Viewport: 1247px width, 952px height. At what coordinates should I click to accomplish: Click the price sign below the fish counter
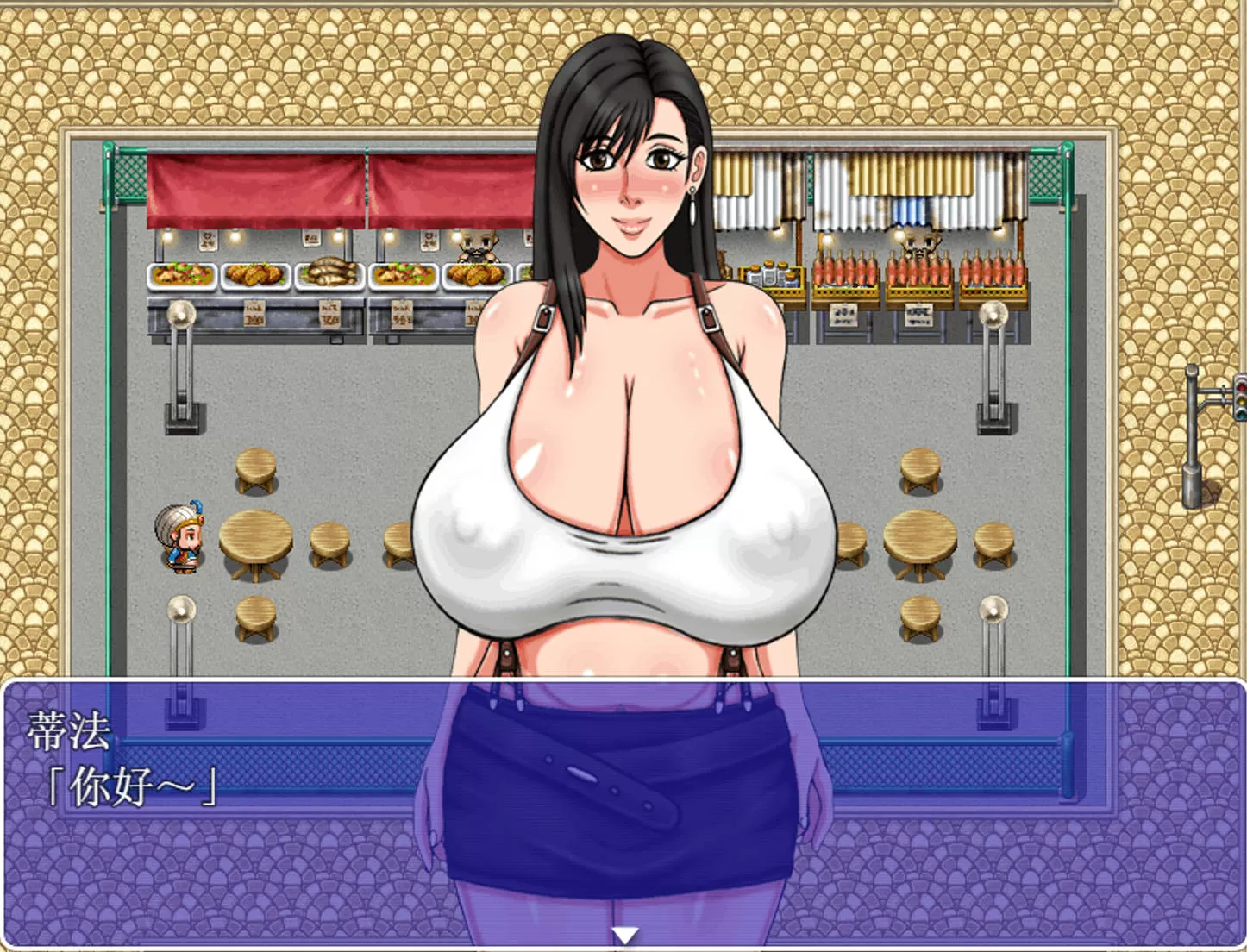(330, 315)
